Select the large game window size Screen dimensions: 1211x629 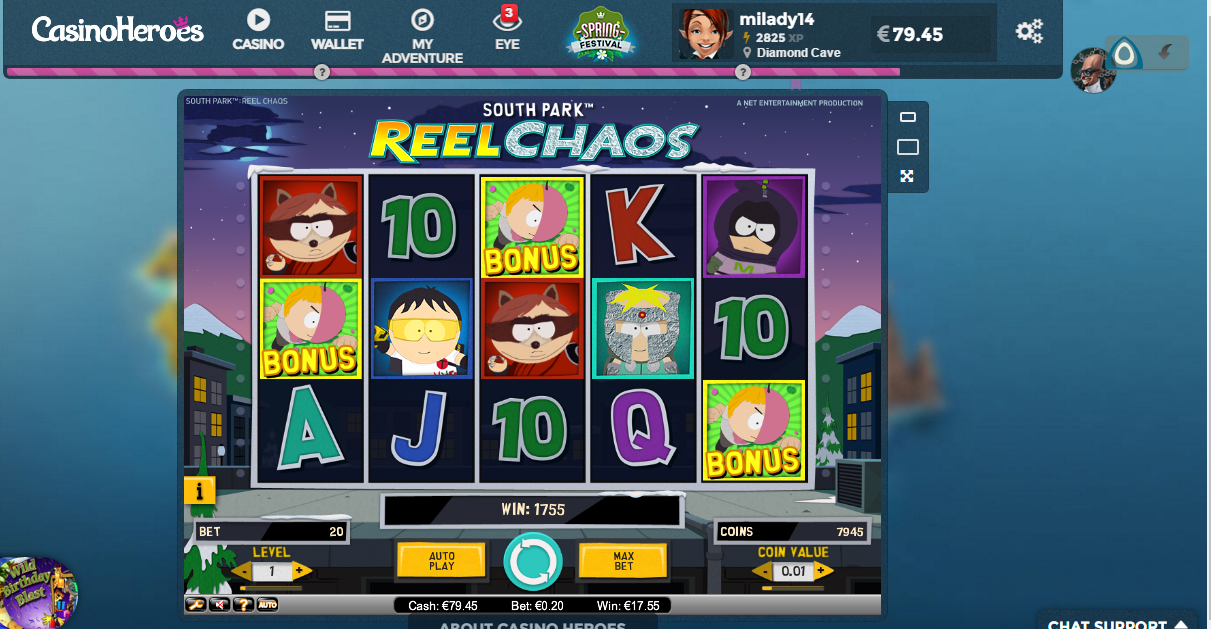pos(907,147)
